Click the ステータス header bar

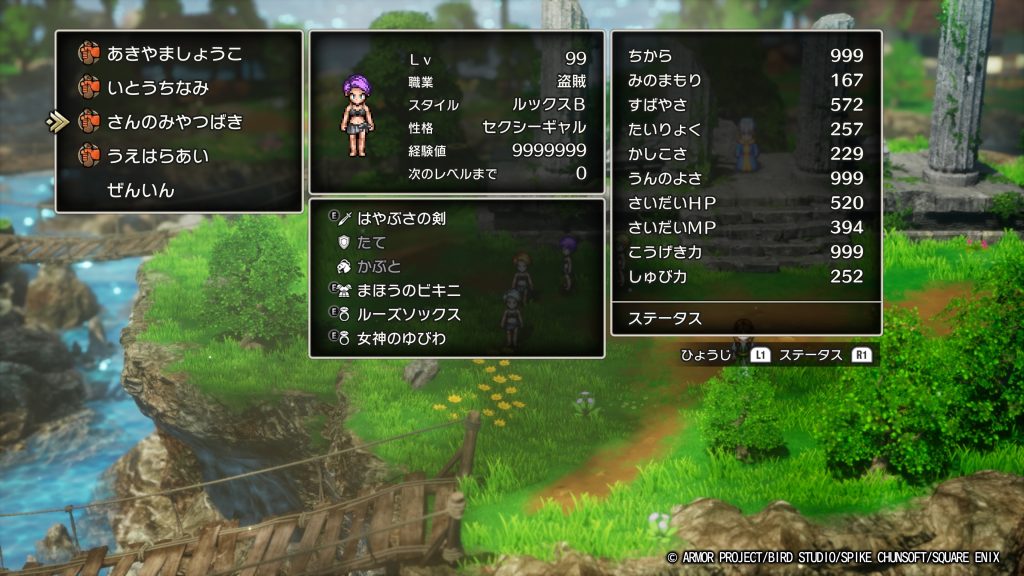[x=746, y=319]
